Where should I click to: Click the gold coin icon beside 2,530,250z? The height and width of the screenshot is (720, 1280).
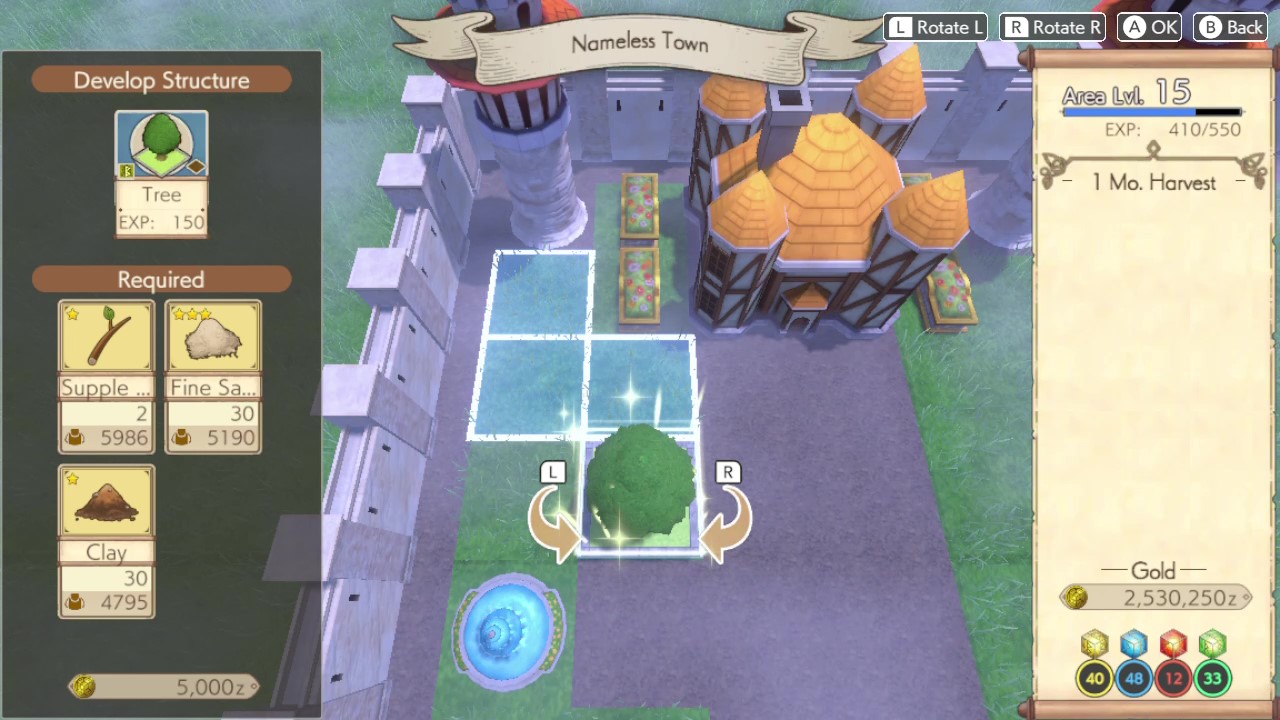click(1076, 597)
